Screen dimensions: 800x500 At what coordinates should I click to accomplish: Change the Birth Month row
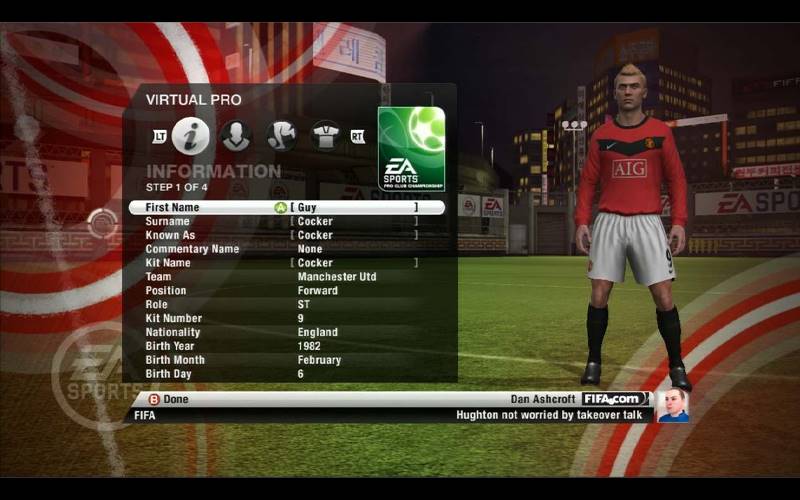click(x=286, y=360)
